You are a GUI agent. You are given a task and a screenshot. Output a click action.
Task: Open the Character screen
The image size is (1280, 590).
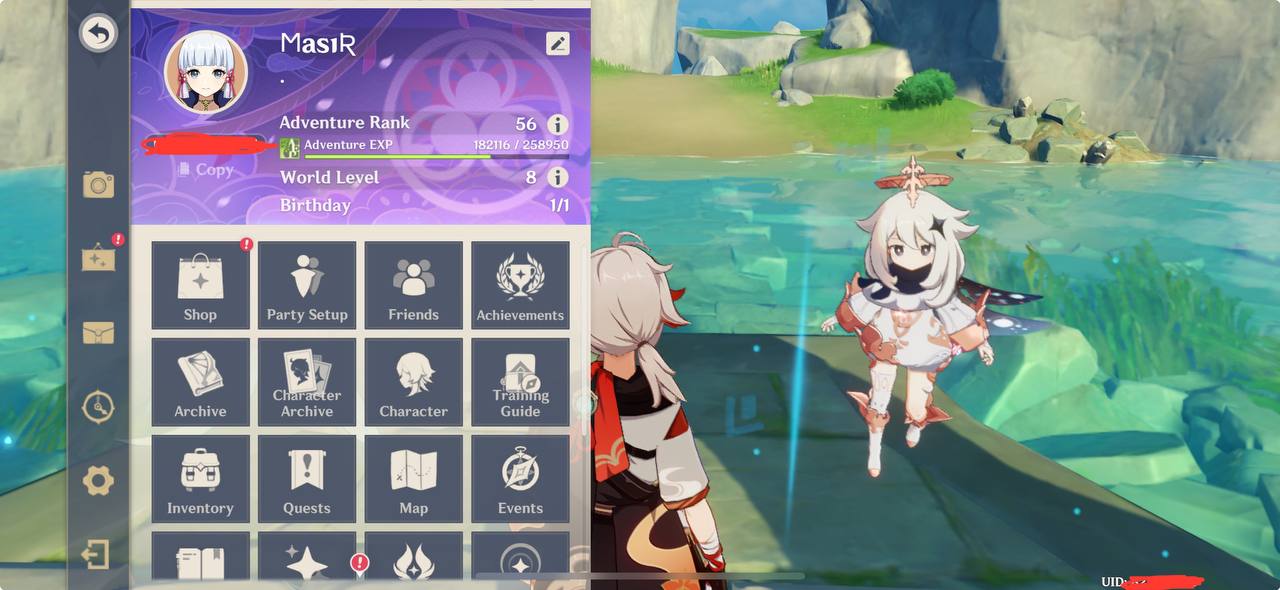point(413,381)
